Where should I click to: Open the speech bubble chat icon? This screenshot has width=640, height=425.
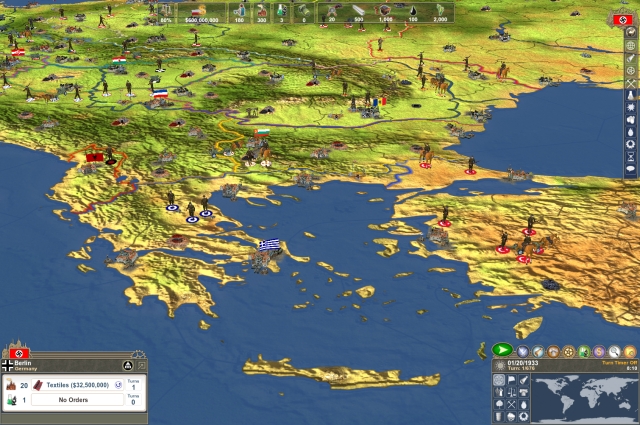pyautogui.click(x=630, y=171)
